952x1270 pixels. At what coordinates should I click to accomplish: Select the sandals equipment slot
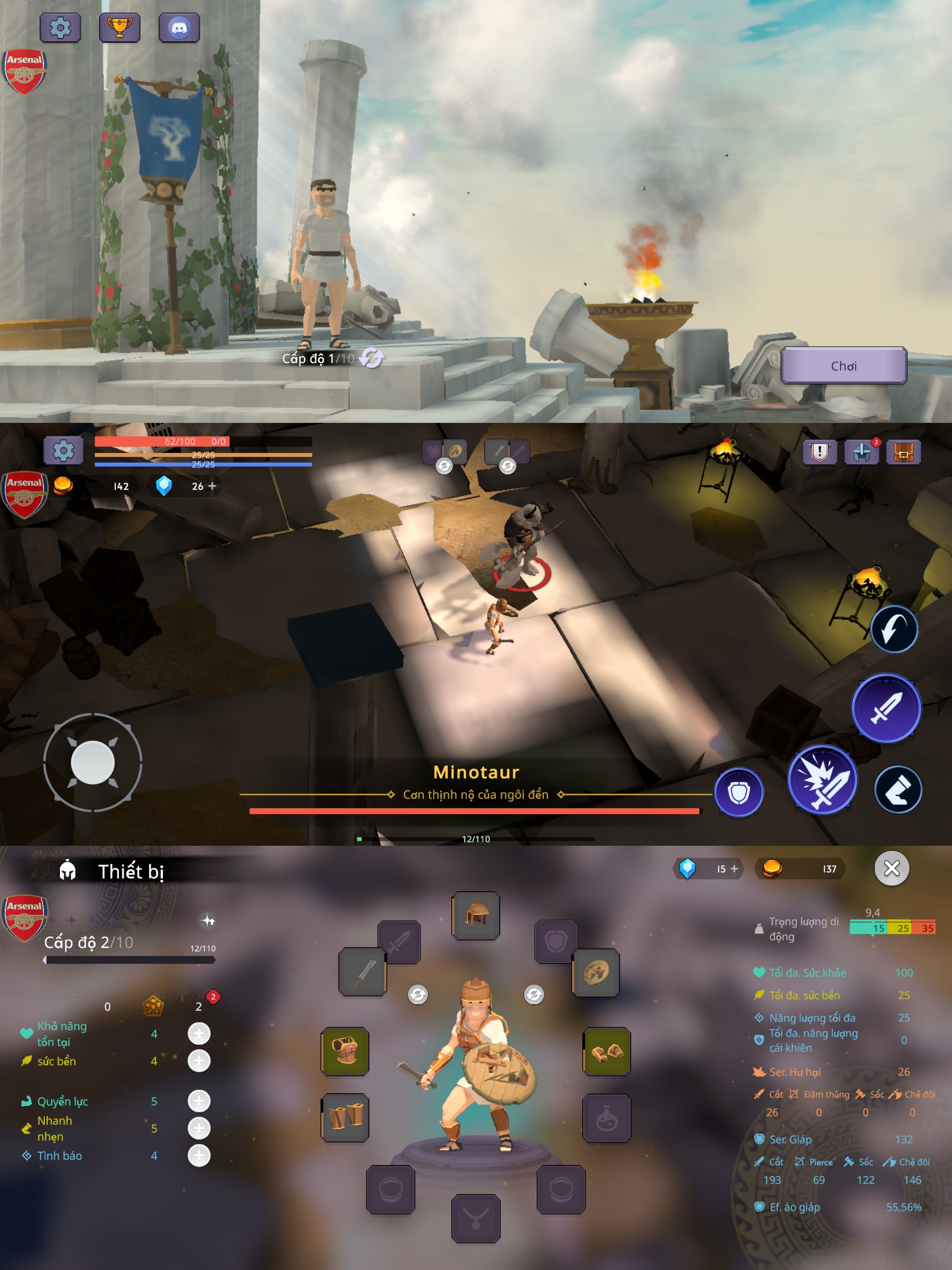(x=606, y=1051)
